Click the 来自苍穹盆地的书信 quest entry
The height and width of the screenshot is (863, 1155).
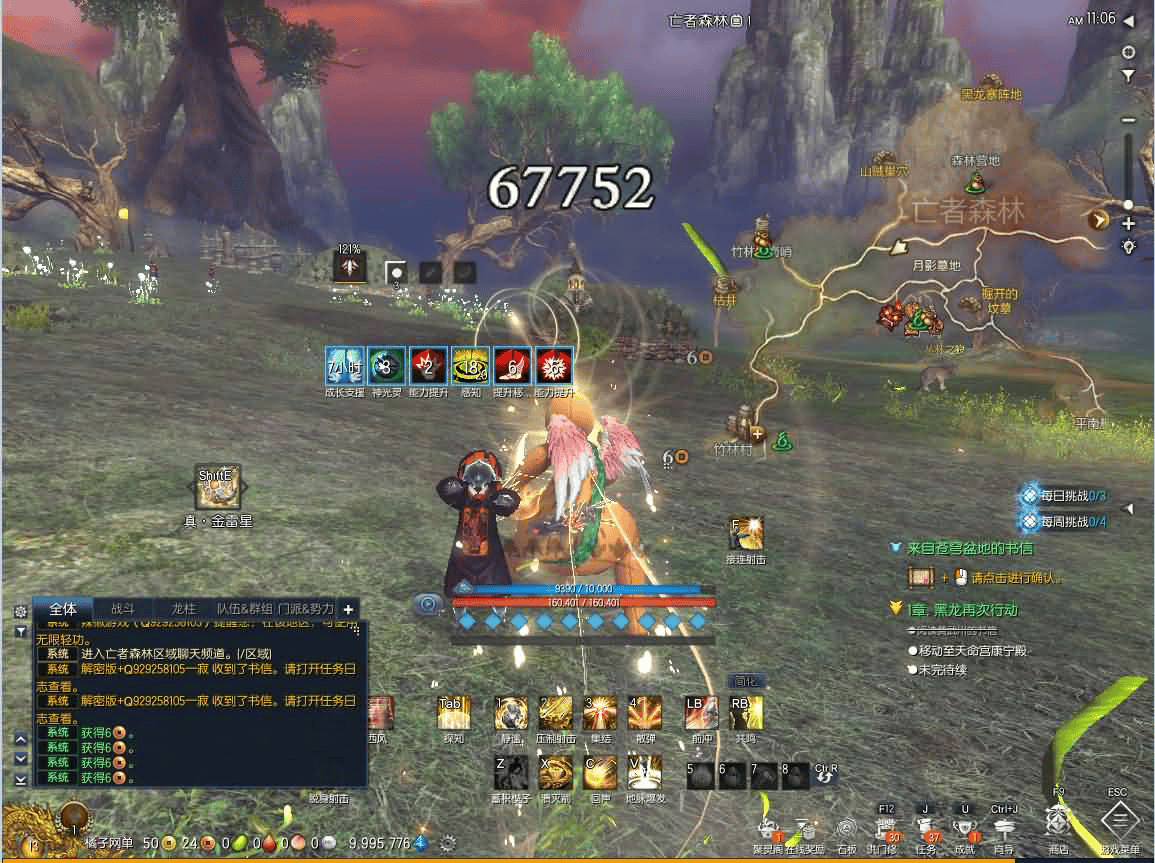point(970,548)
